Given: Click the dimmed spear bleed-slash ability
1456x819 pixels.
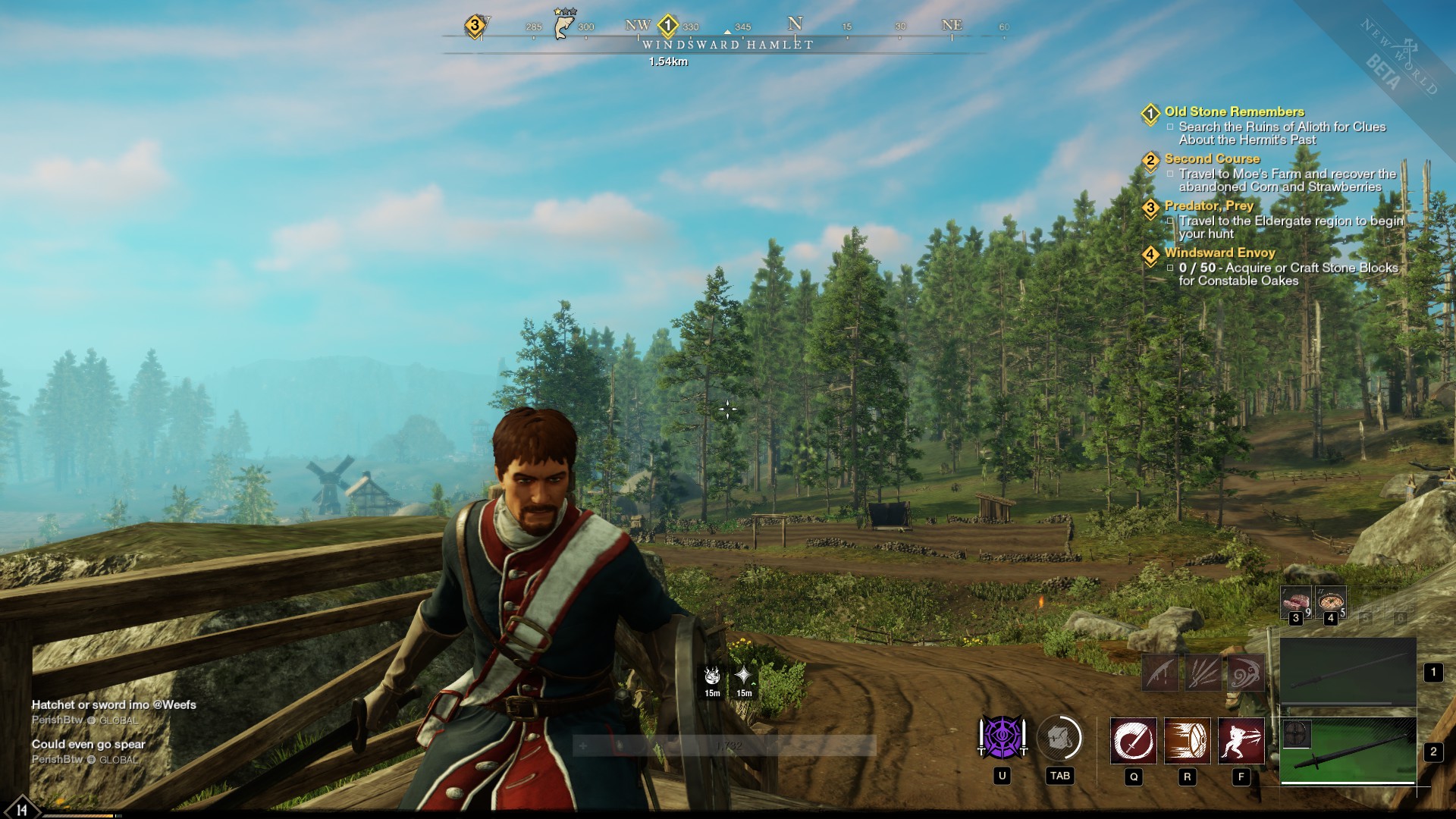Looking at the screenshot, I should [1160, 673].
